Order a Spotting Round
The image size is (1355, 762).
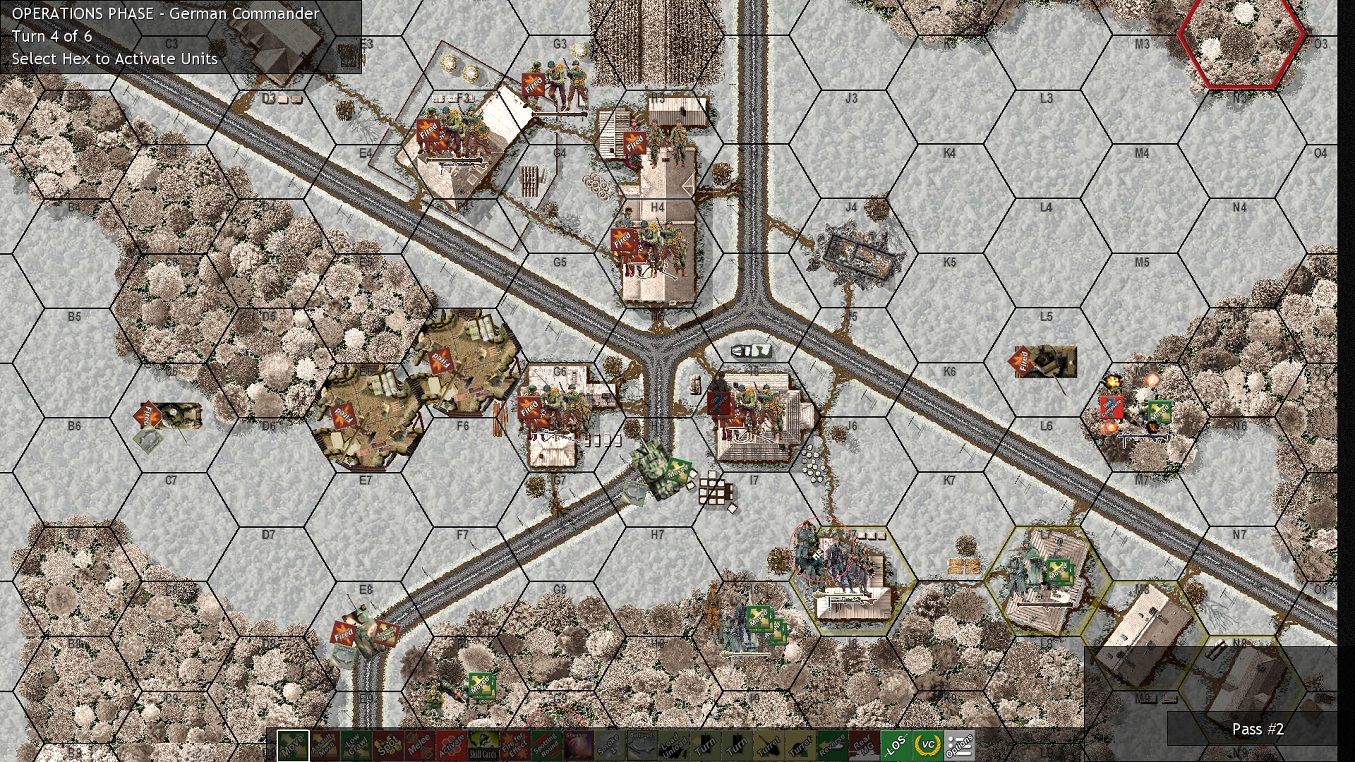(x=545, y=745)
